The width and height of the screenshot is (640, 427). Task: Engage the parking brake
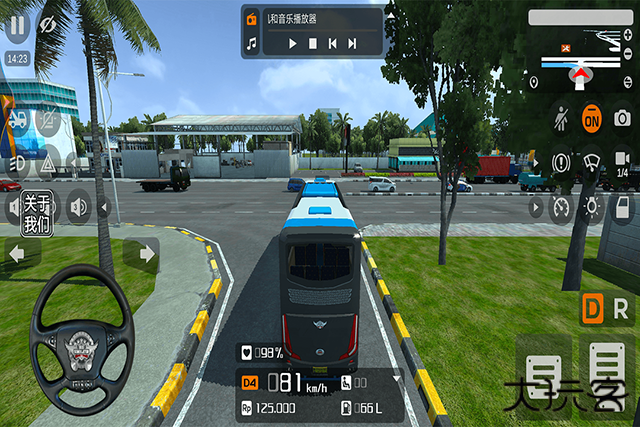pyautogui.click(x=561, y=162)
